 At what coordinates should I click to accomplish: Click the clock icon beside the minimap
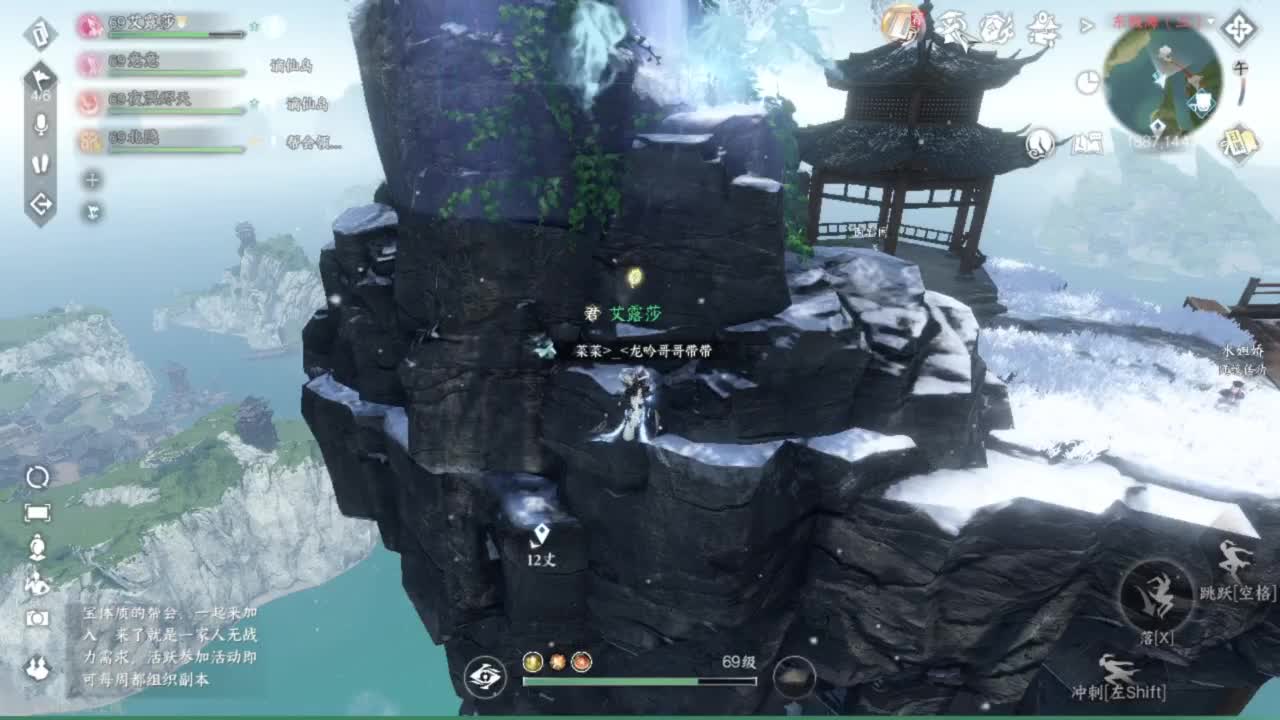pos(1088,82)
